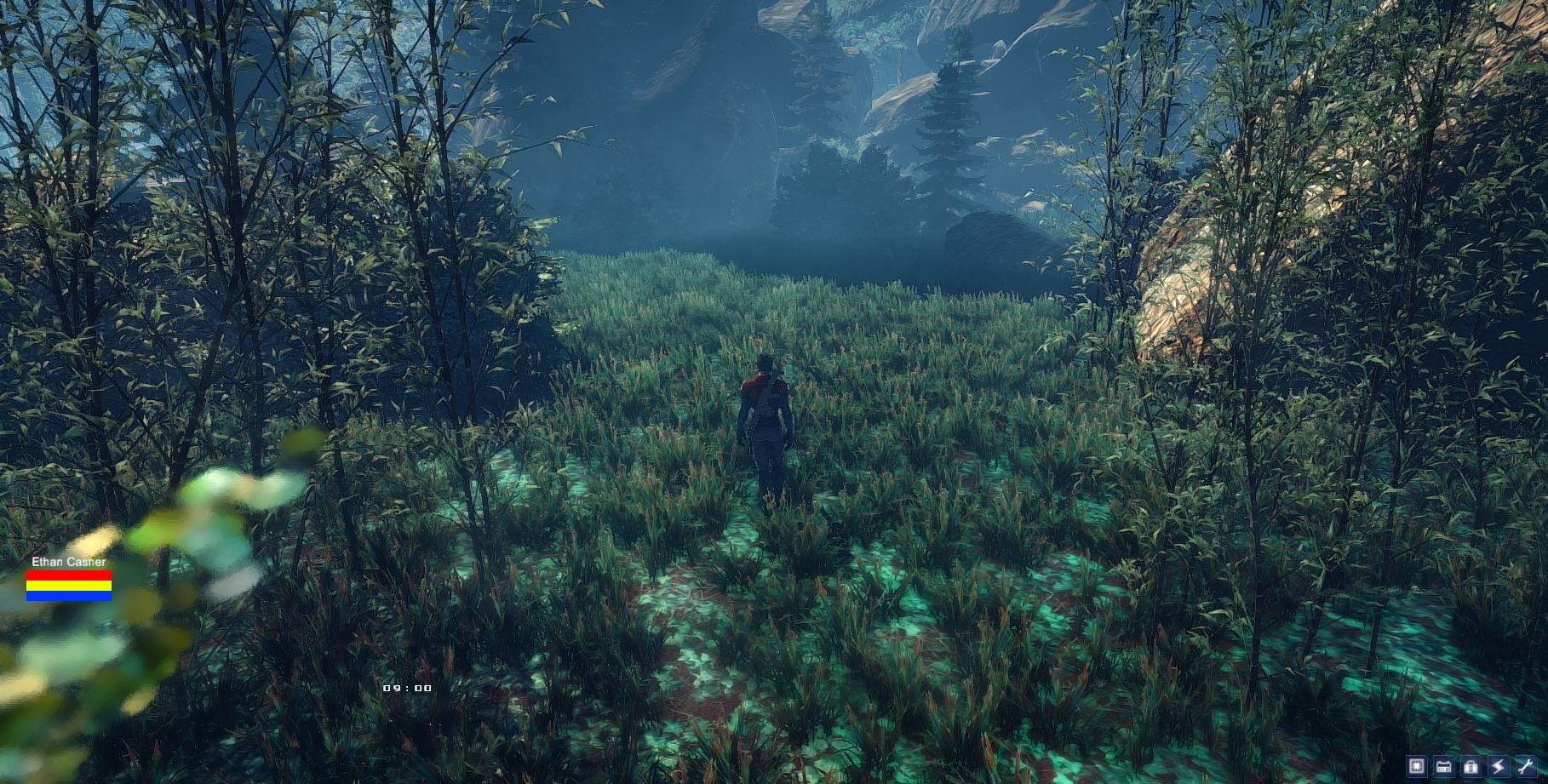Activate the lightning bolt icon

[x=1498, y=765]
